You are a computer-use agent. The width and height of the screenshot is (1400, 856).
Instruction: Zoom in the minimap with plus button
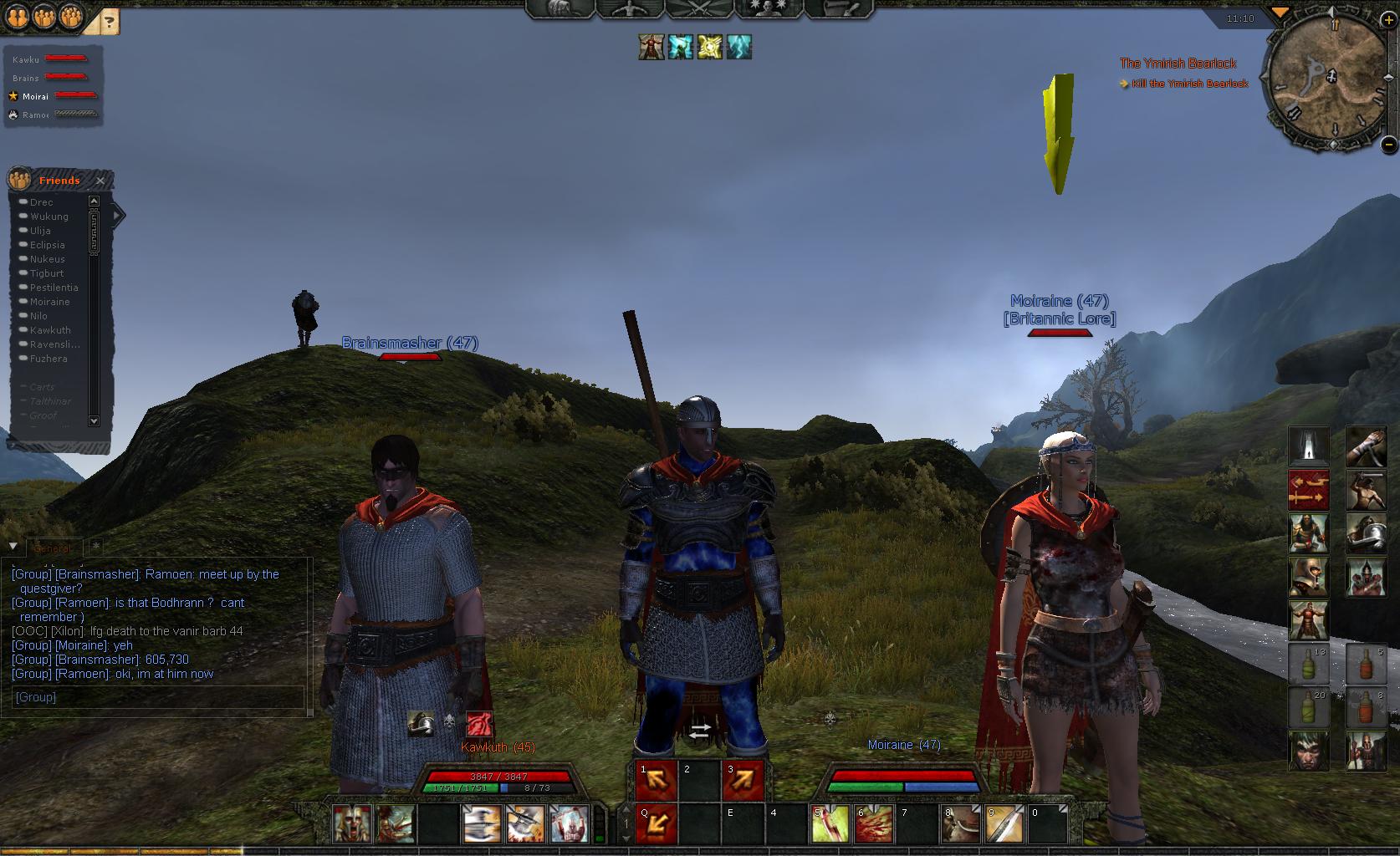pos(1388,19)
